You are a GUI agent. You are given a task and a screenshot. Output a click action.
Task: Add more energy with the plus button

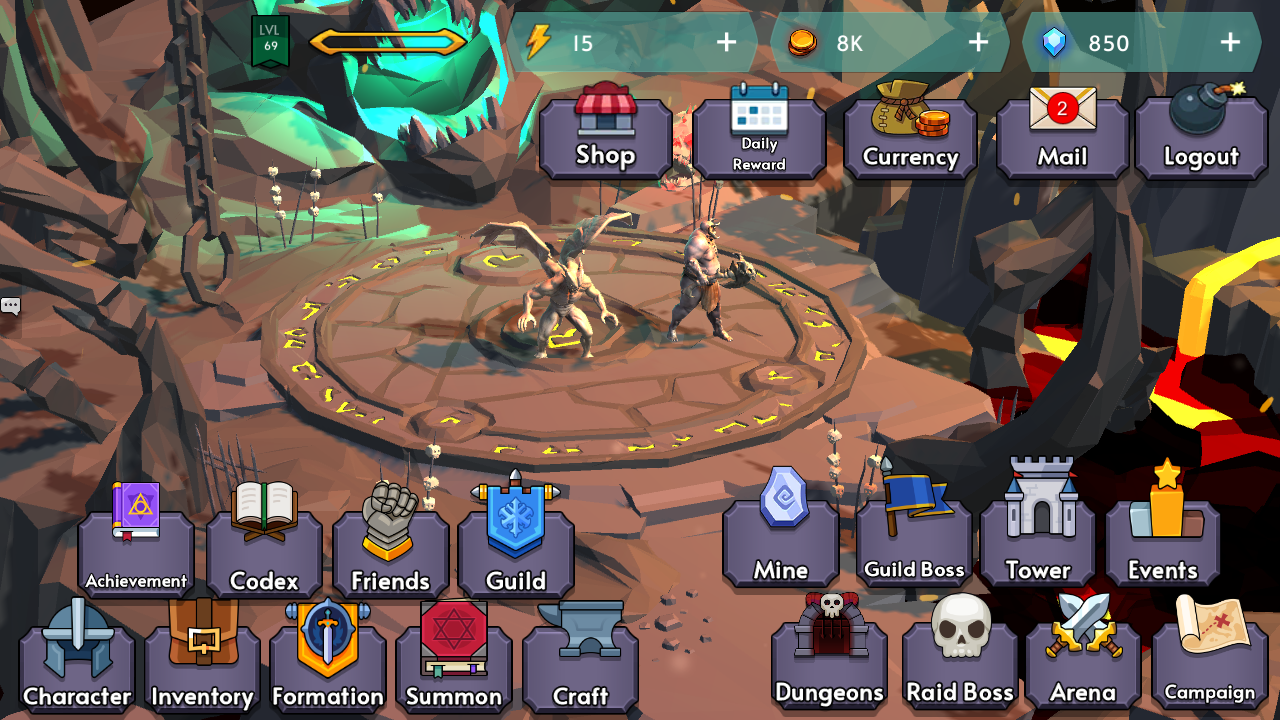click(x=725, y=43)
